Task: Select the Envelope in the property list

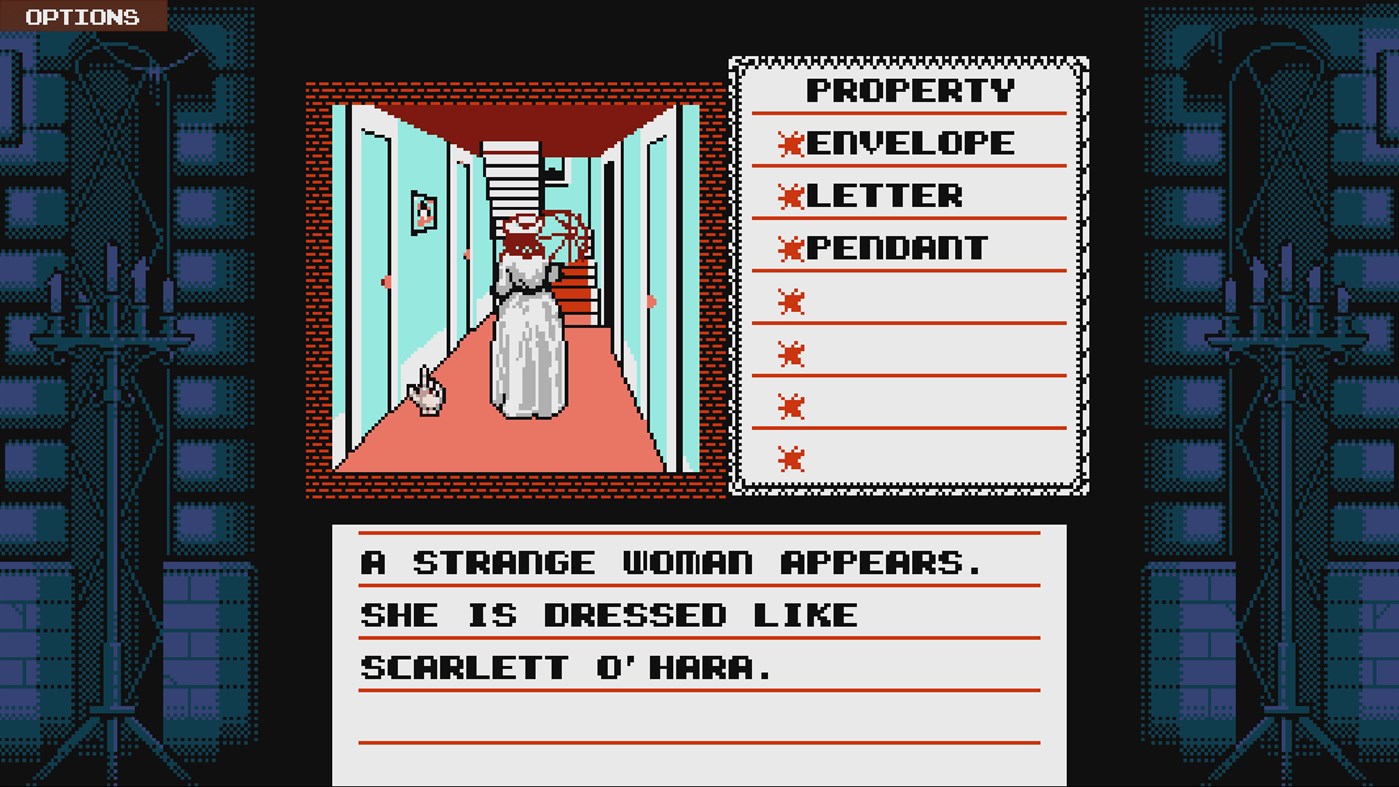Action: pos(909,143)
